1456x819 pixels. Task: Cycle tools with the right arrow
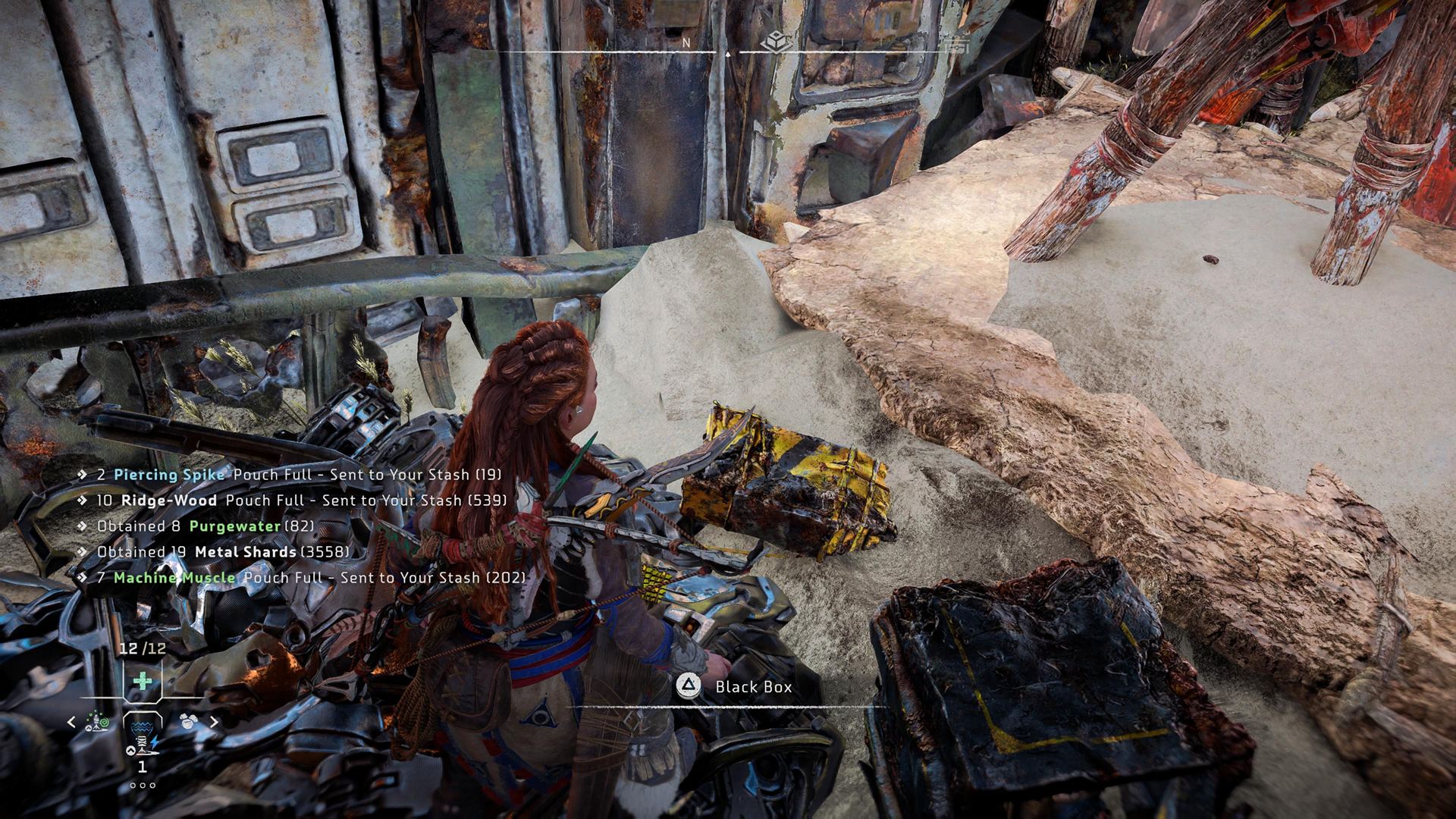pos(214,722)
